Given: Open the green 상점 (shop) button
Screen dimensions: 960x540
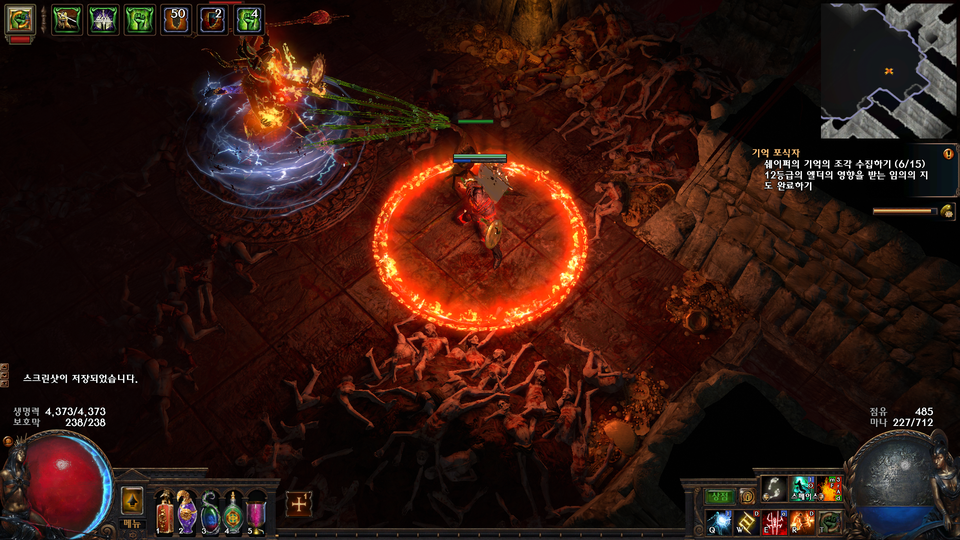Looking at the screenshot, I should click(x=720, y=496).
